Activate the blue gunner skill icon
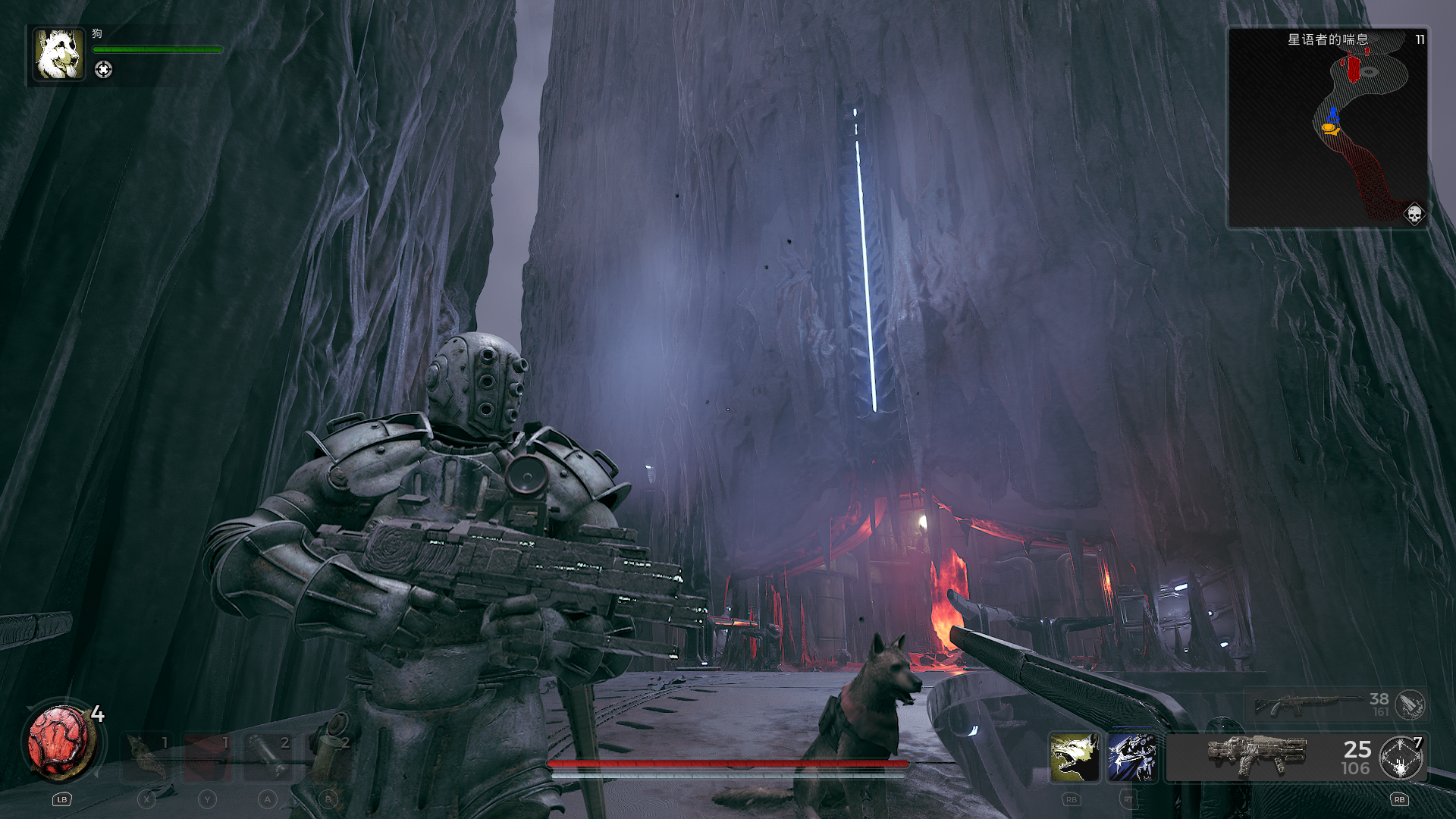1456x819 pixels. tap(1131, 758)
